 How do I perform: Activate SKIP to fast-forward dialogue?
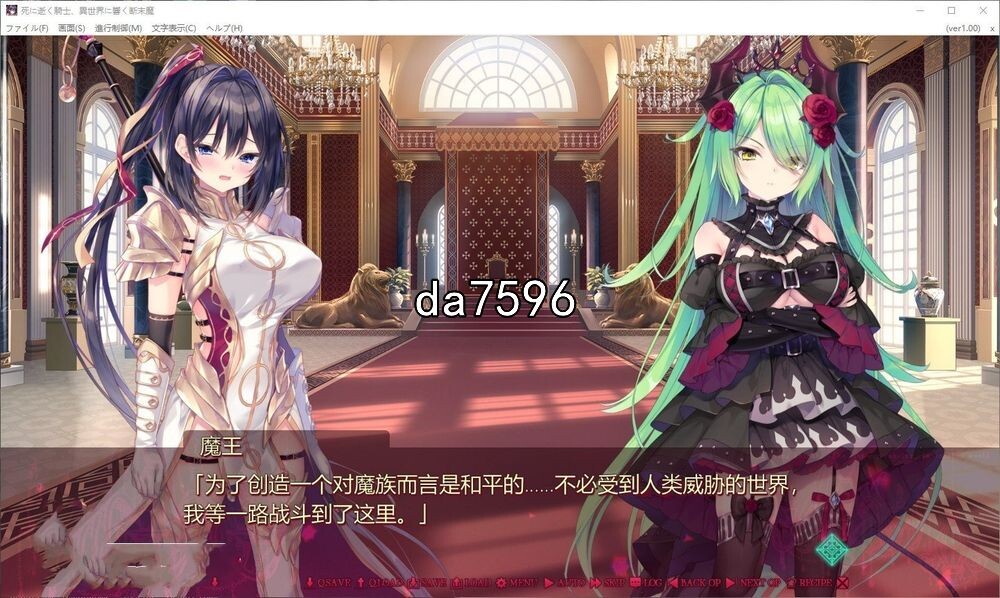click(x=609, y=582)
